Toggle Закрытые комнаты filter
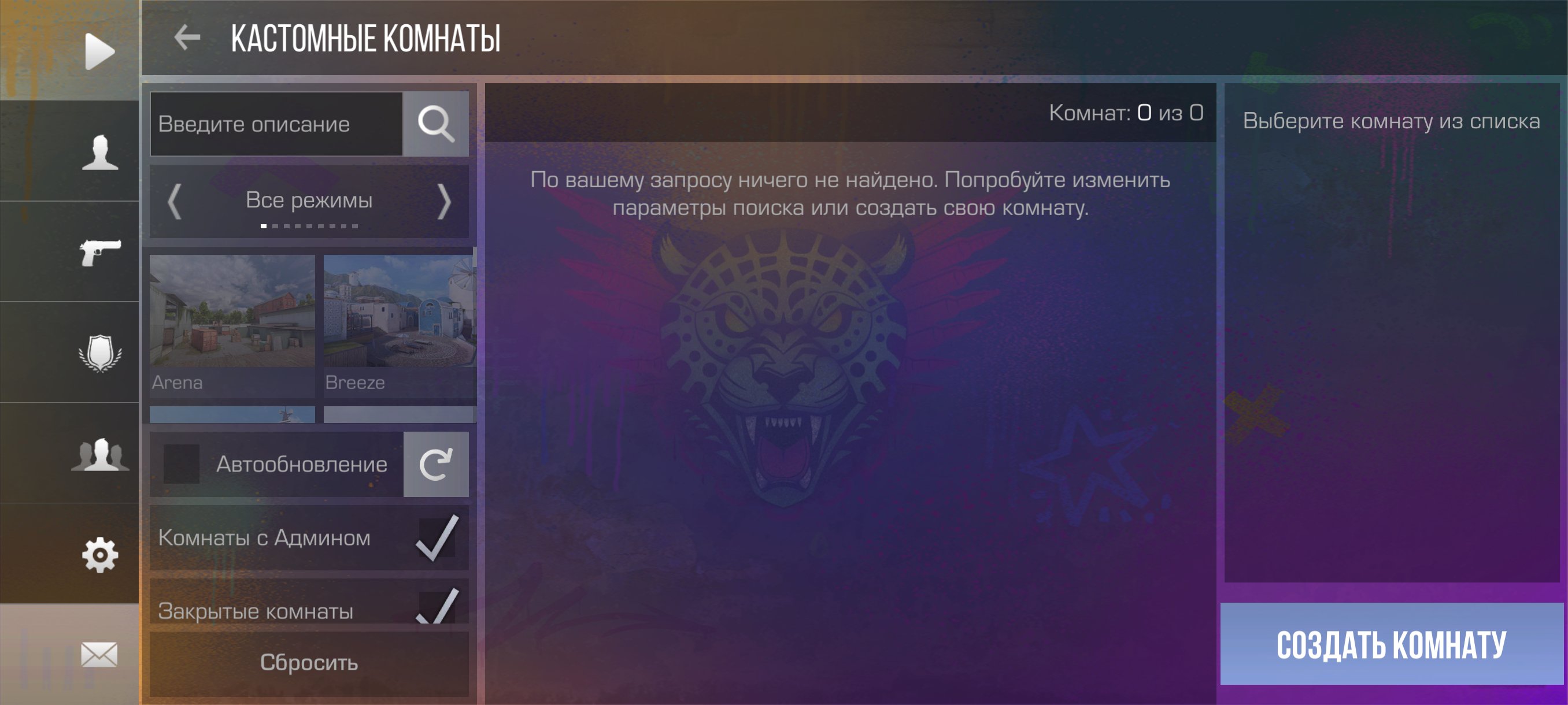Viewport: 1568px width, 705px height. point(437,606)
